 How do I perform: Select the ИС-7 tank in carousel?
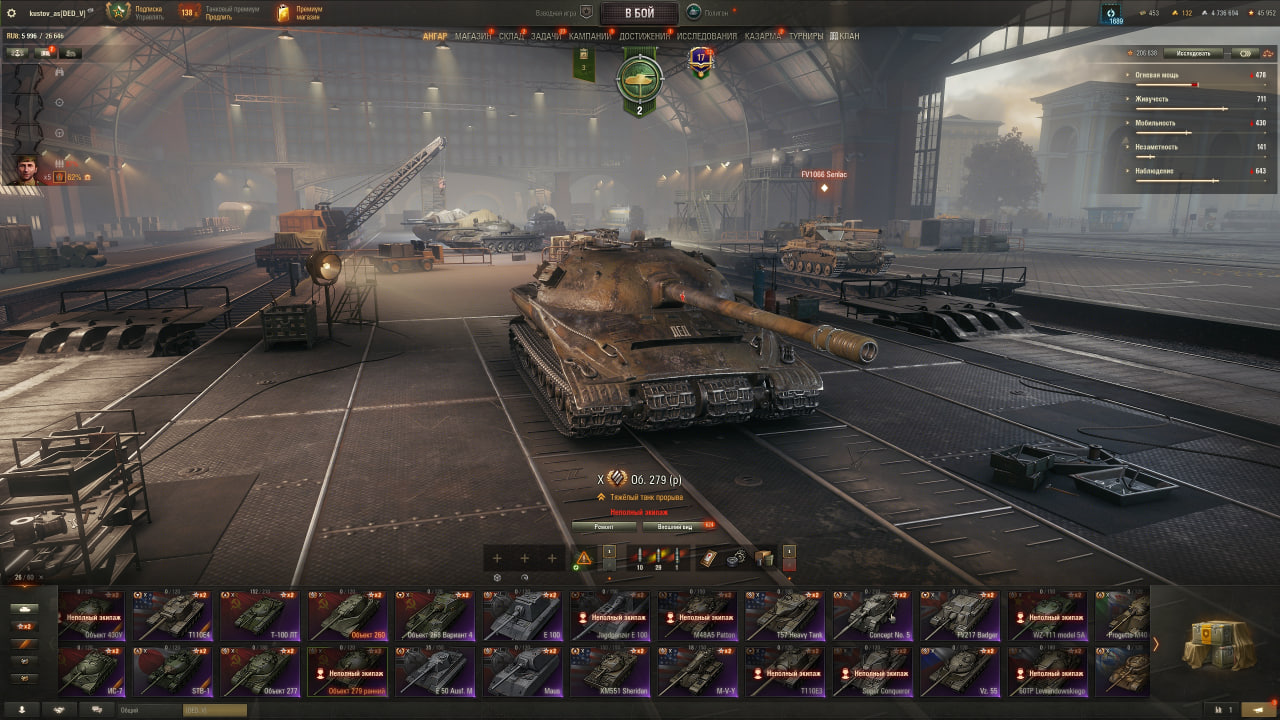[x=91, y=671]
